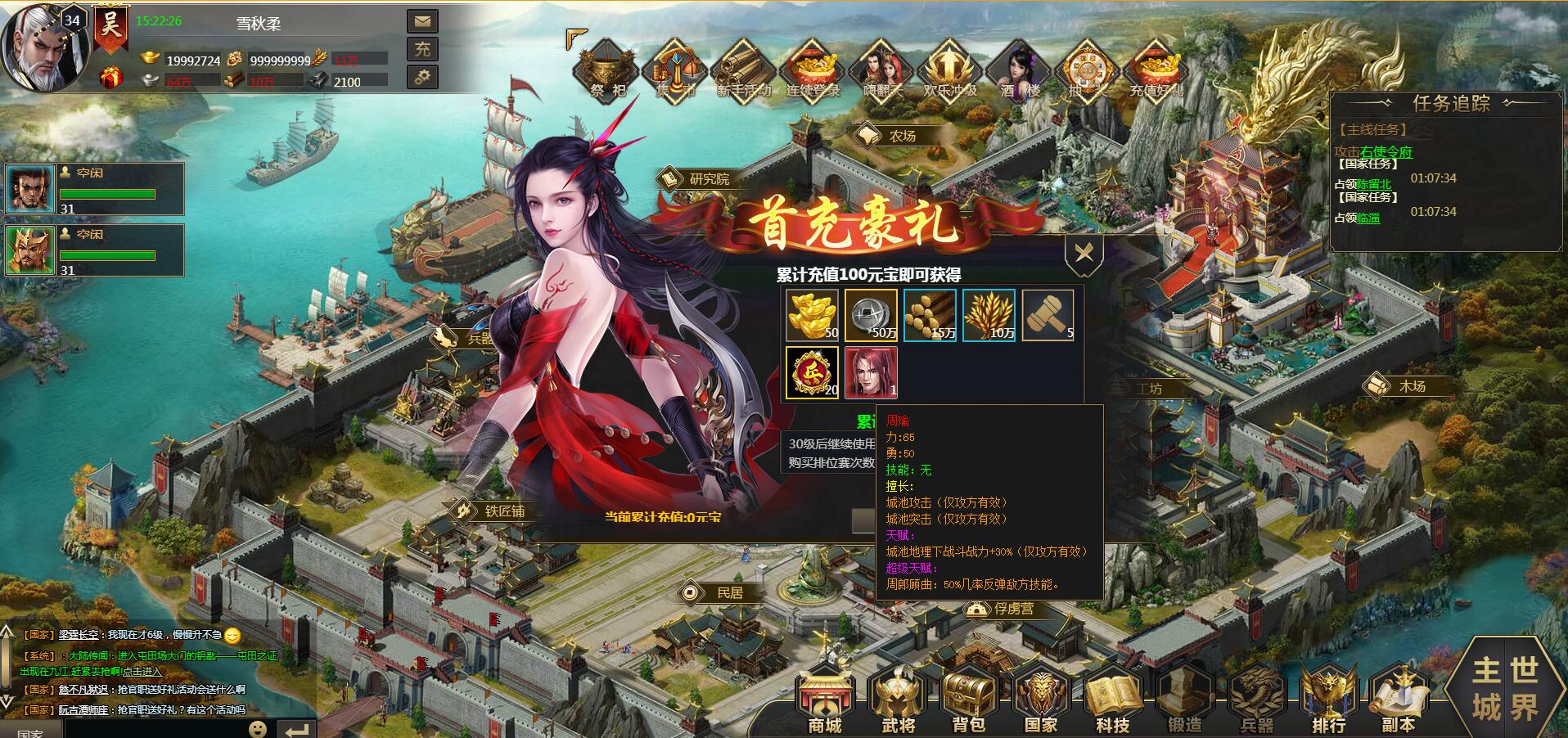Open the 酒楼 tavern icon
Viewport: 1568px width, 738px height.
[1018, 71]
